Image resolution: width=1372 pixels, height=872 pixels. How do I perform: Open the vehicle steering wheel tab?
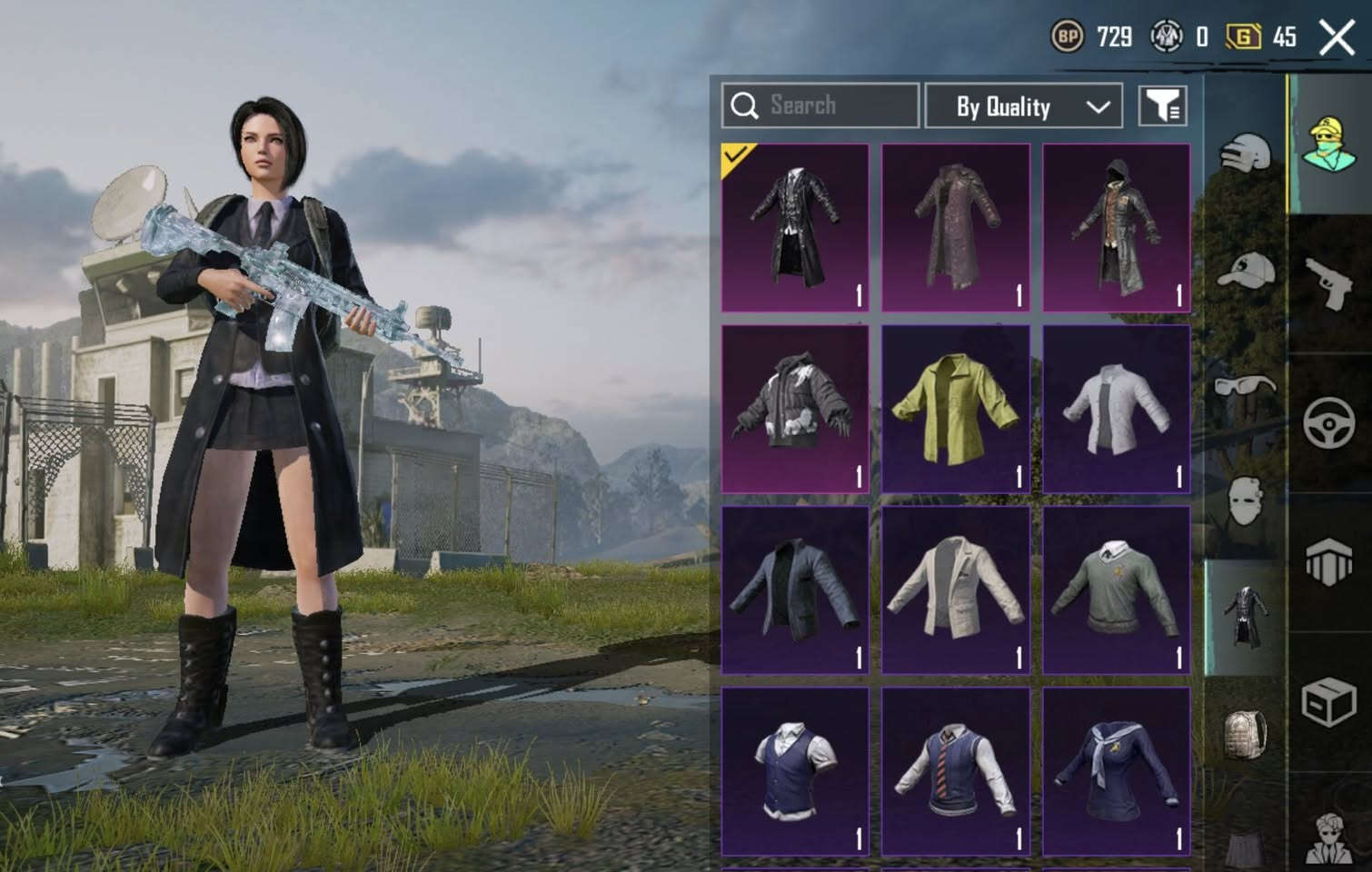[1328, 422]
